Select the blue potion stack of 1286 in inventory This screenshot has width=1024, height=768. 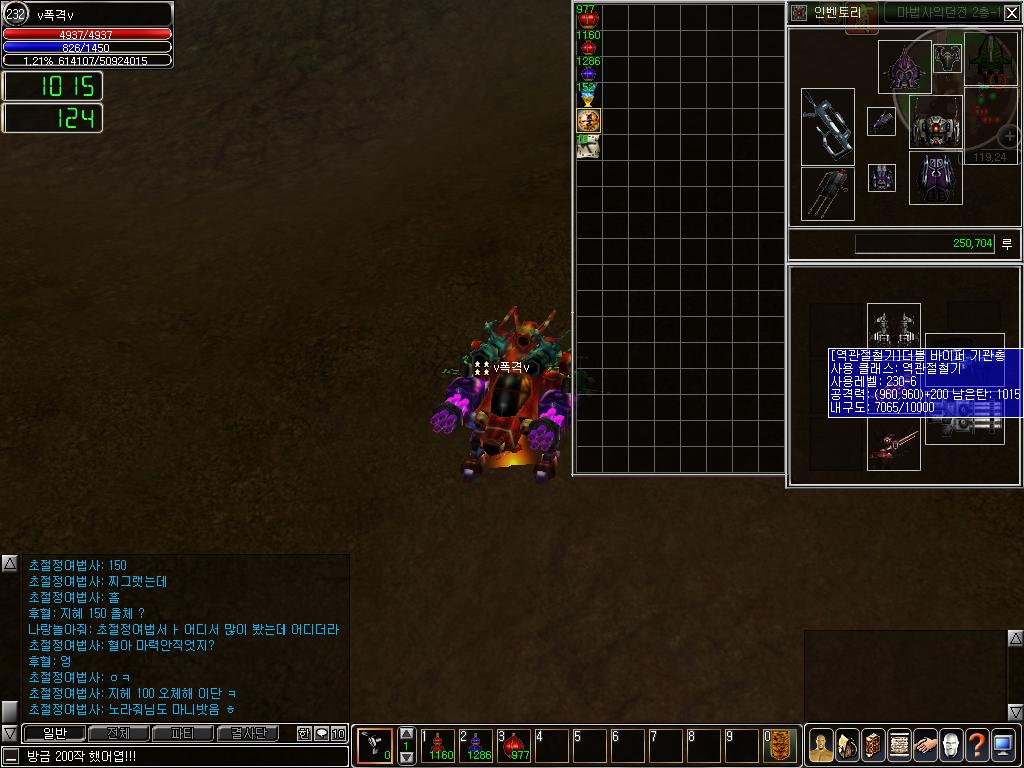588,68
